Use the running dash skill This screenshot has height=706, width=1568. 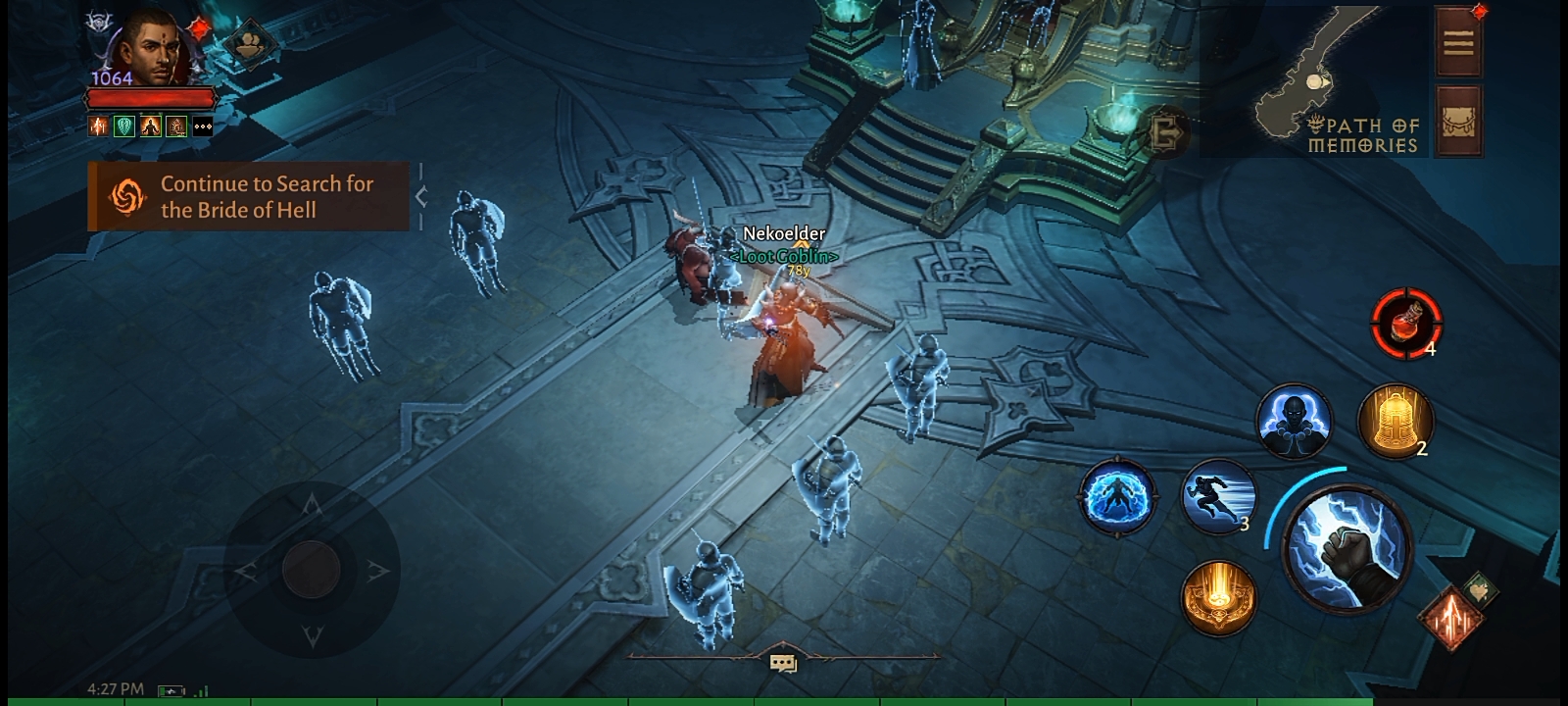pos(1218,496)
